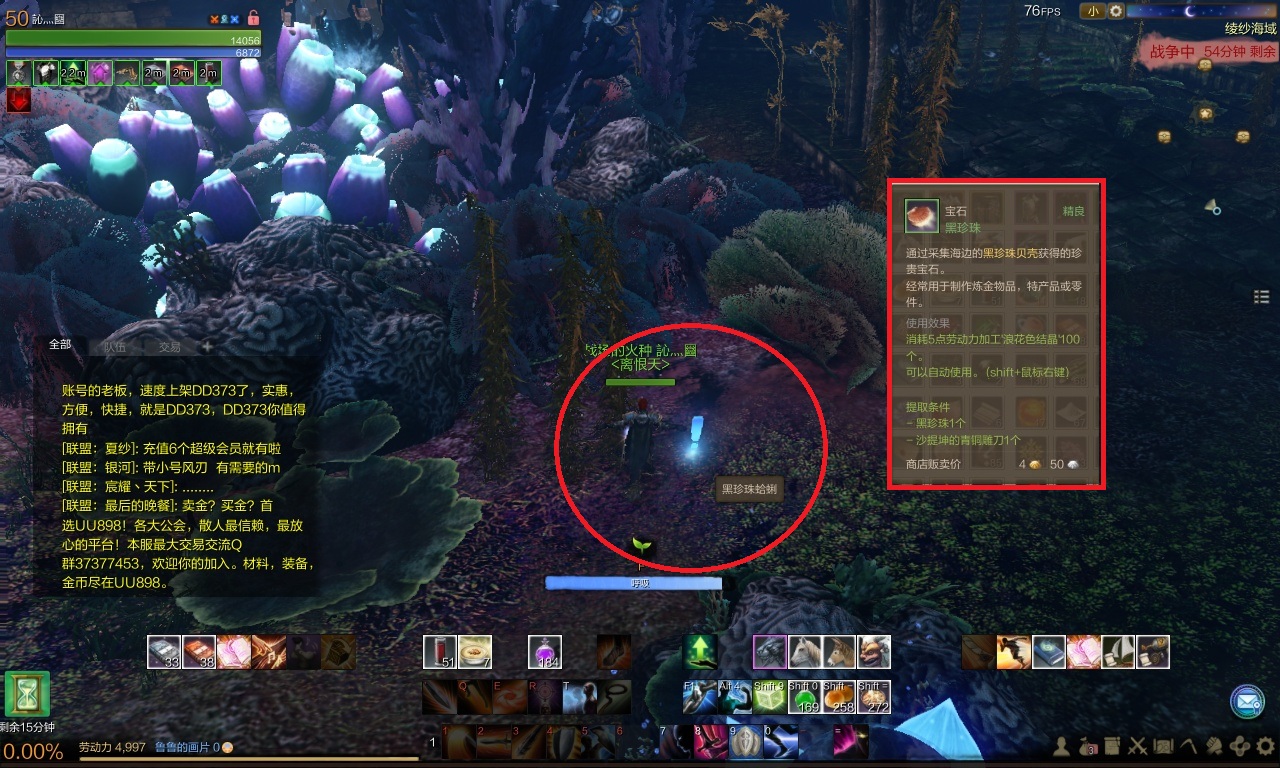
Task: Open the map icon in the bottom menu
Action: click(x=1163, y=746)
